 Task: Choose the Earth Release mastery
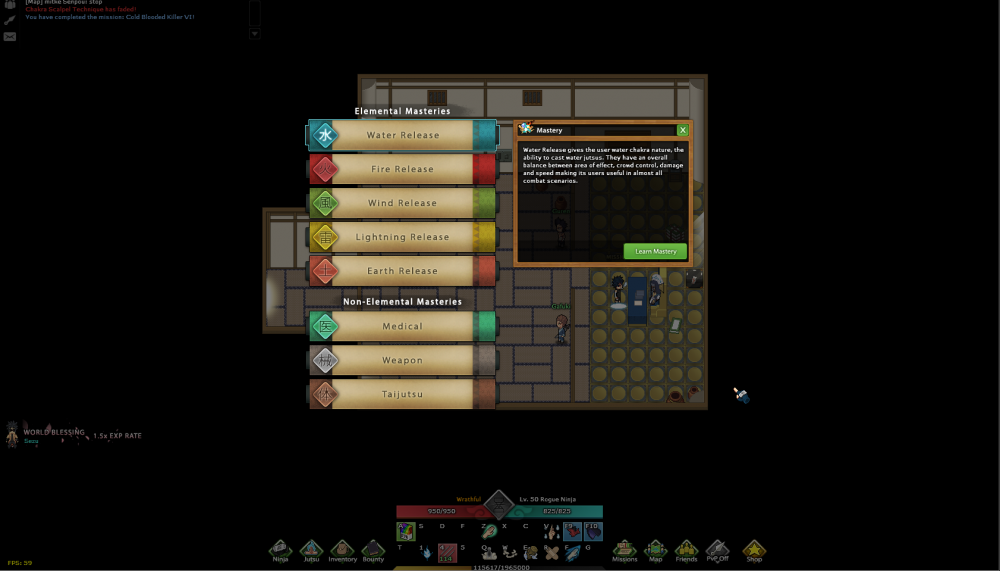point(402,271)
